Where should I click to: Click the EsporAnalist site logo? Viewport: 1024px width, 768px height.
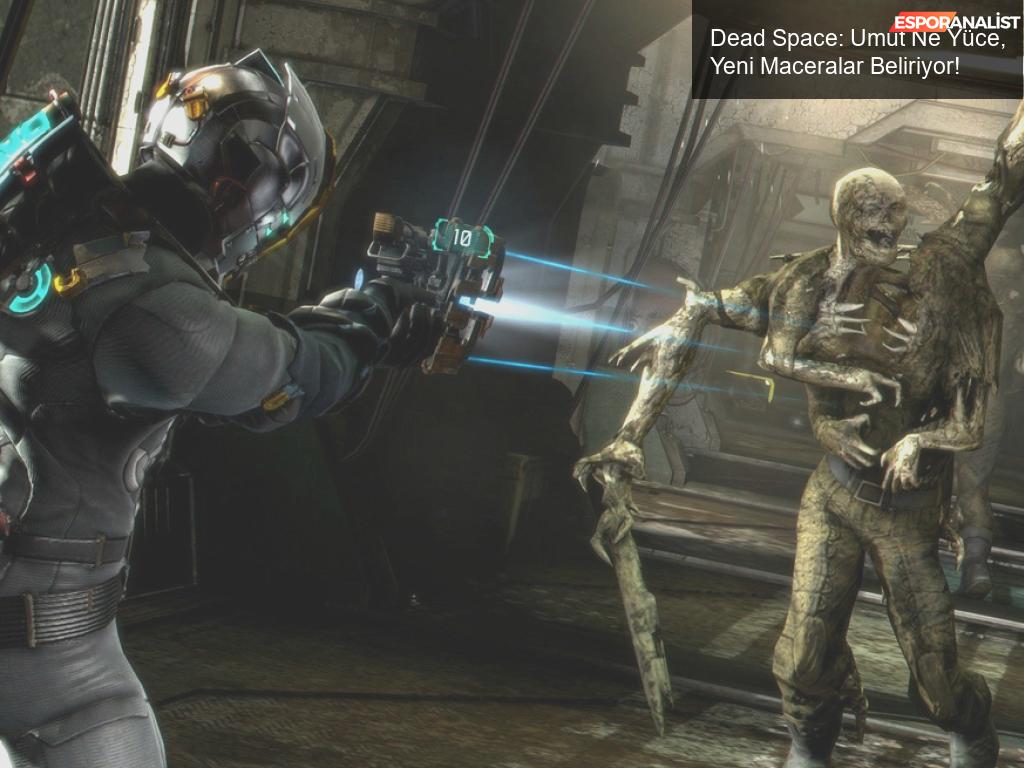(956, 22)
